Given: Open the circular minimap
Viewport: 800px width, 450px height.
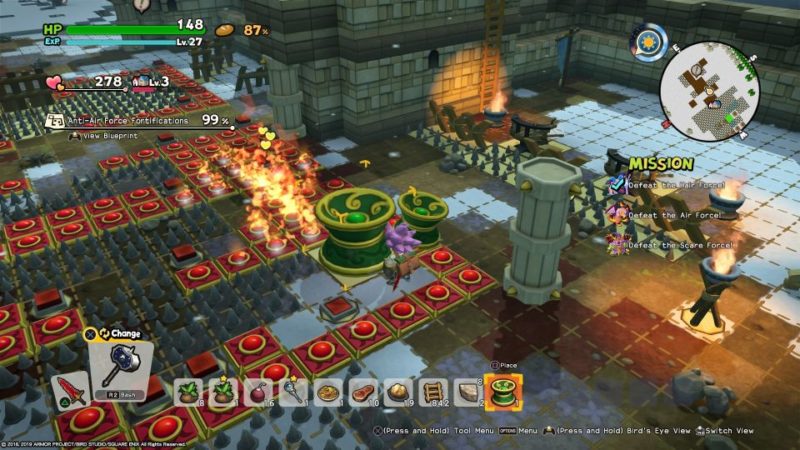Looking at the screenshot, I should click(709, 91).
